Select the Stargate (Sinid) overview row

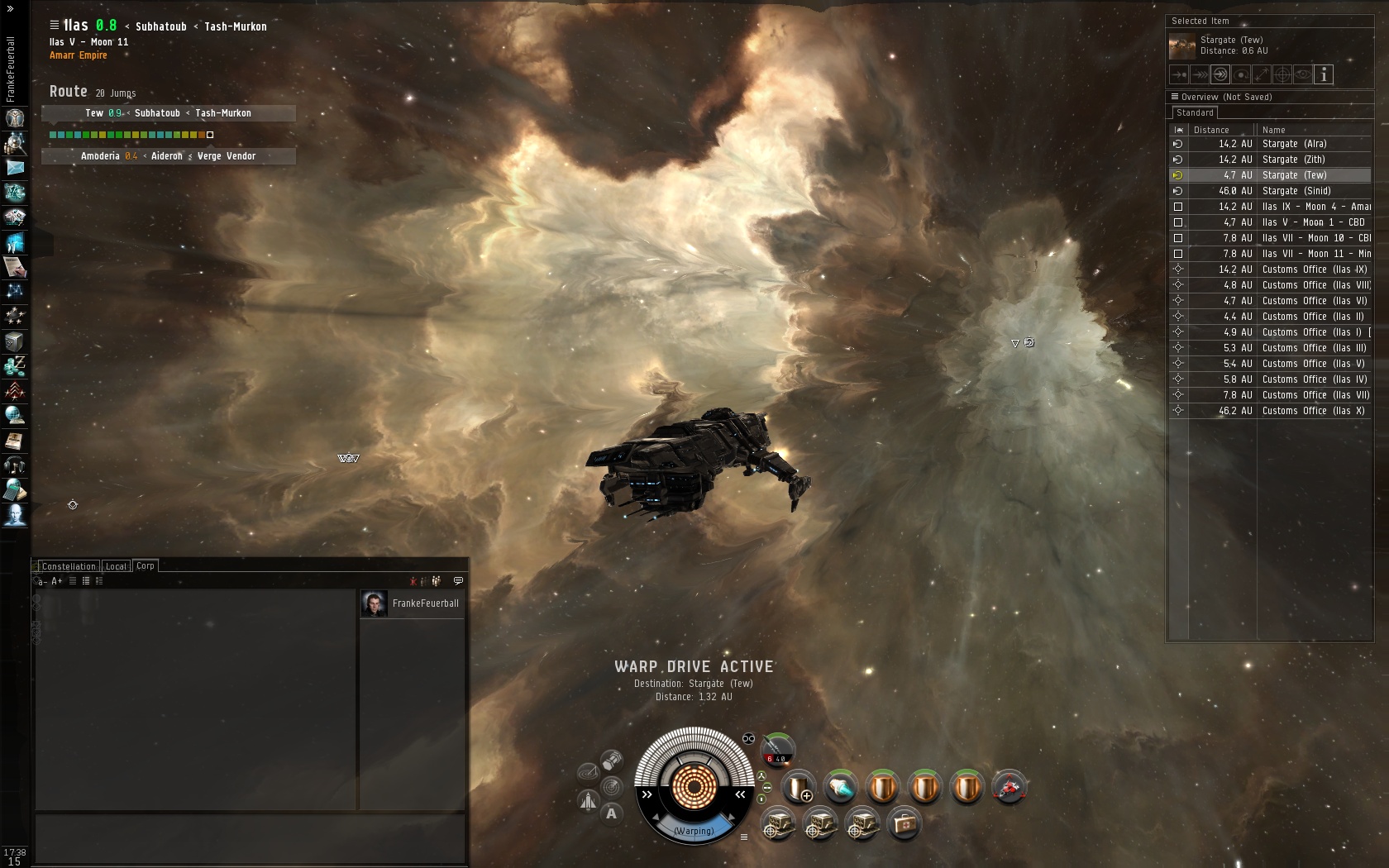(1296, 191)
